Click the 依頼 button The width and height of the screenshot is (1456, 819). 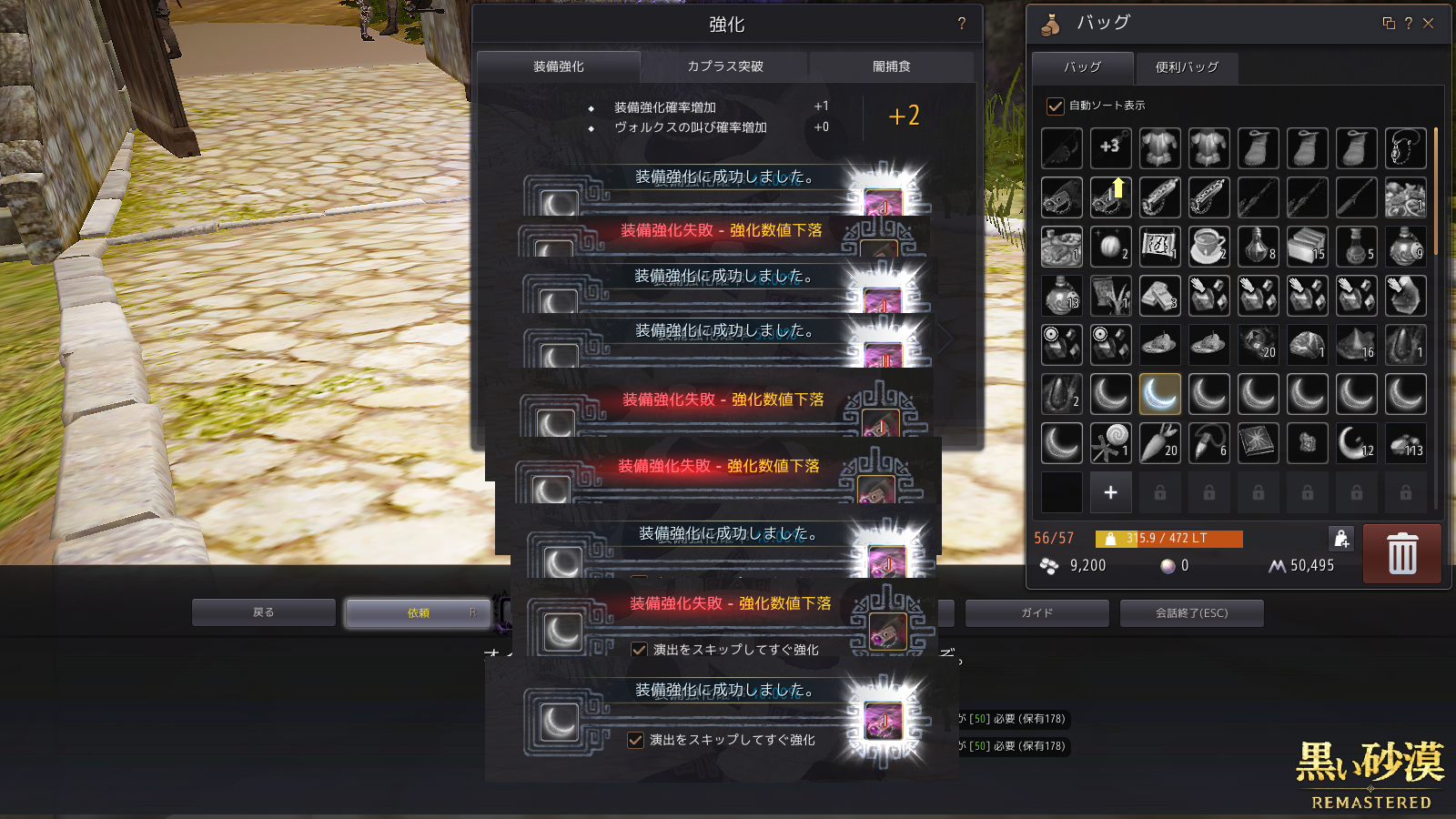(x=419, y=613)
